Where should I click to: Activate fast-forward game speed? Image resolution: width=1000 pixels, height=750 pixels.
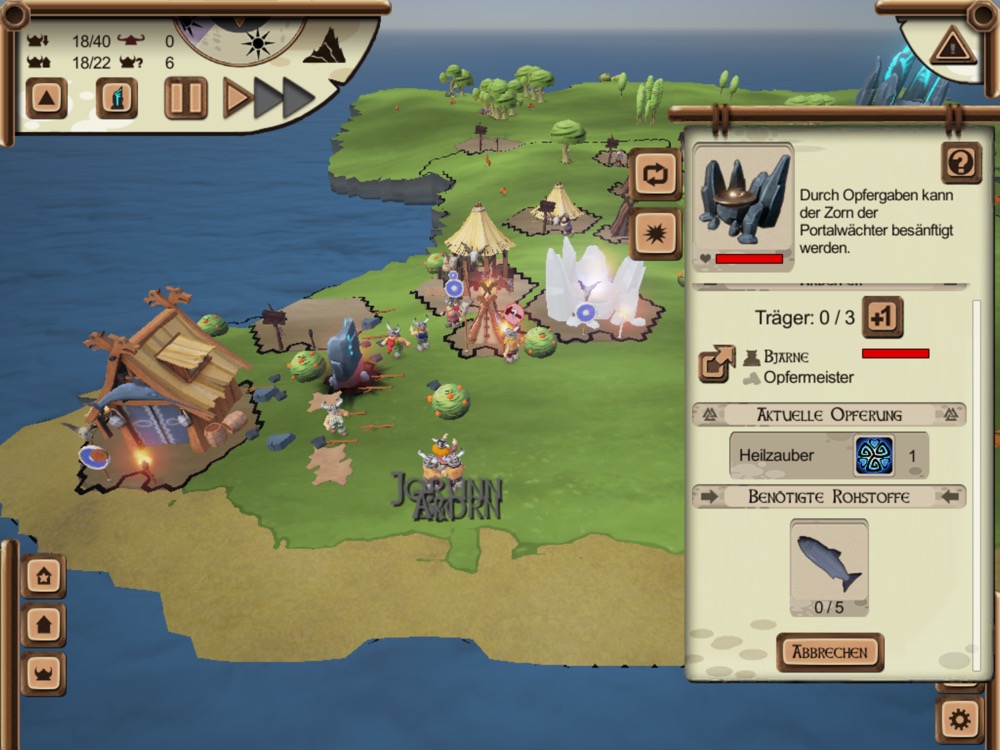pos(285,98)
